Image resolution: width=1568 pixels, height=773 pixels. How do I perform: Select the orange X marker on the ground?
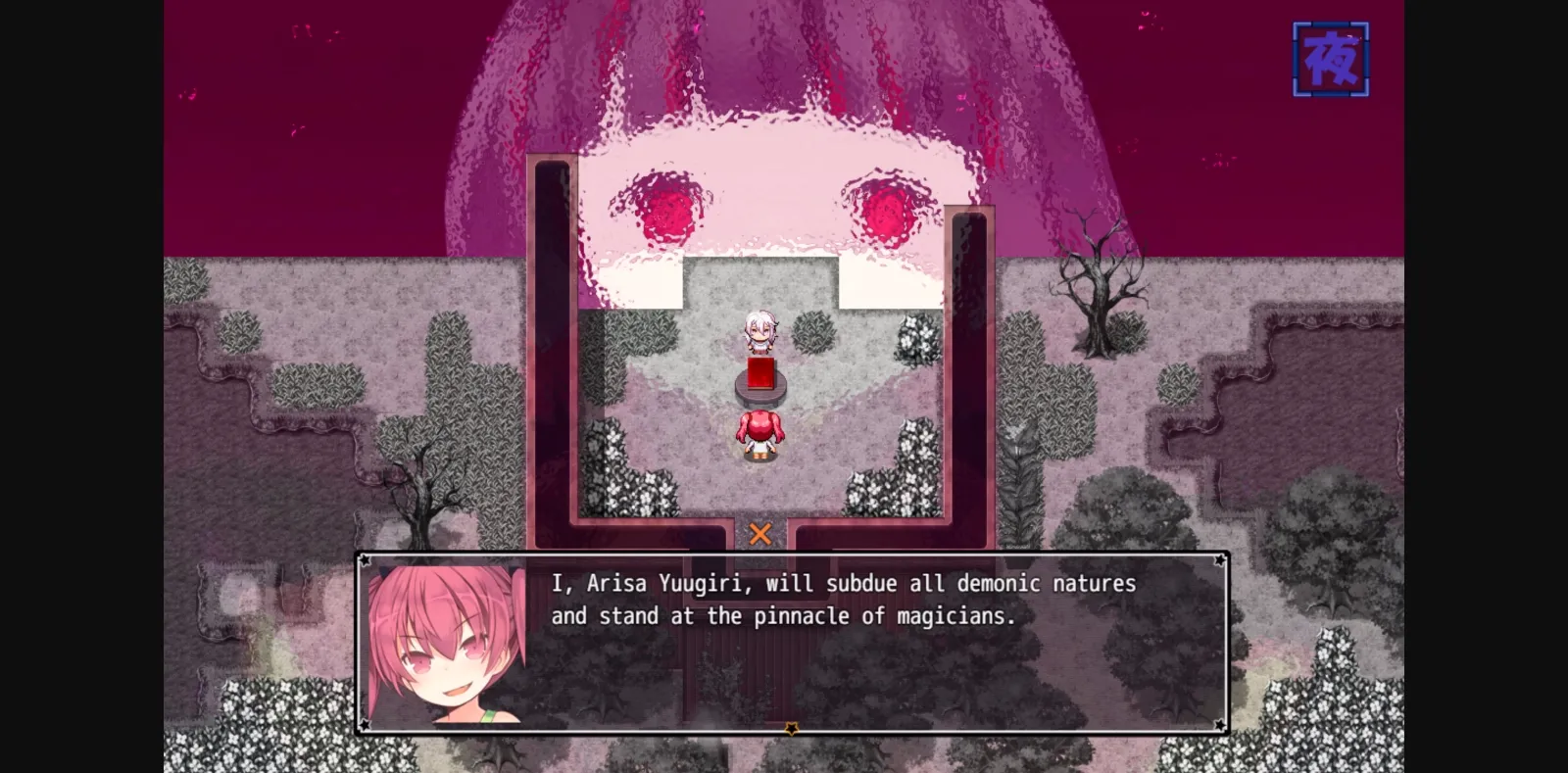point(760,534)
